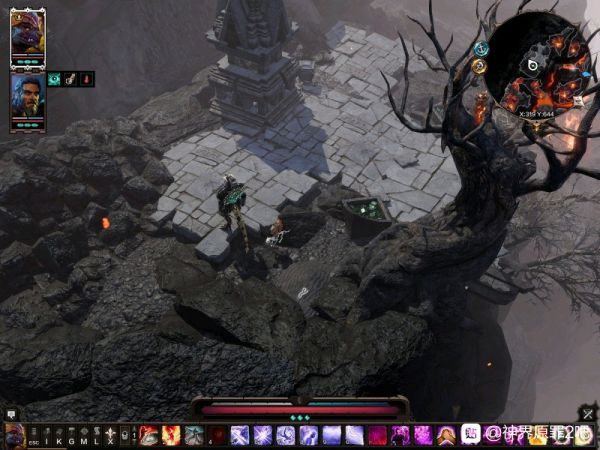Screen dimensions: 600x450
Task: Click the red potion status effect icon
Action: click(x=87, y=79)
